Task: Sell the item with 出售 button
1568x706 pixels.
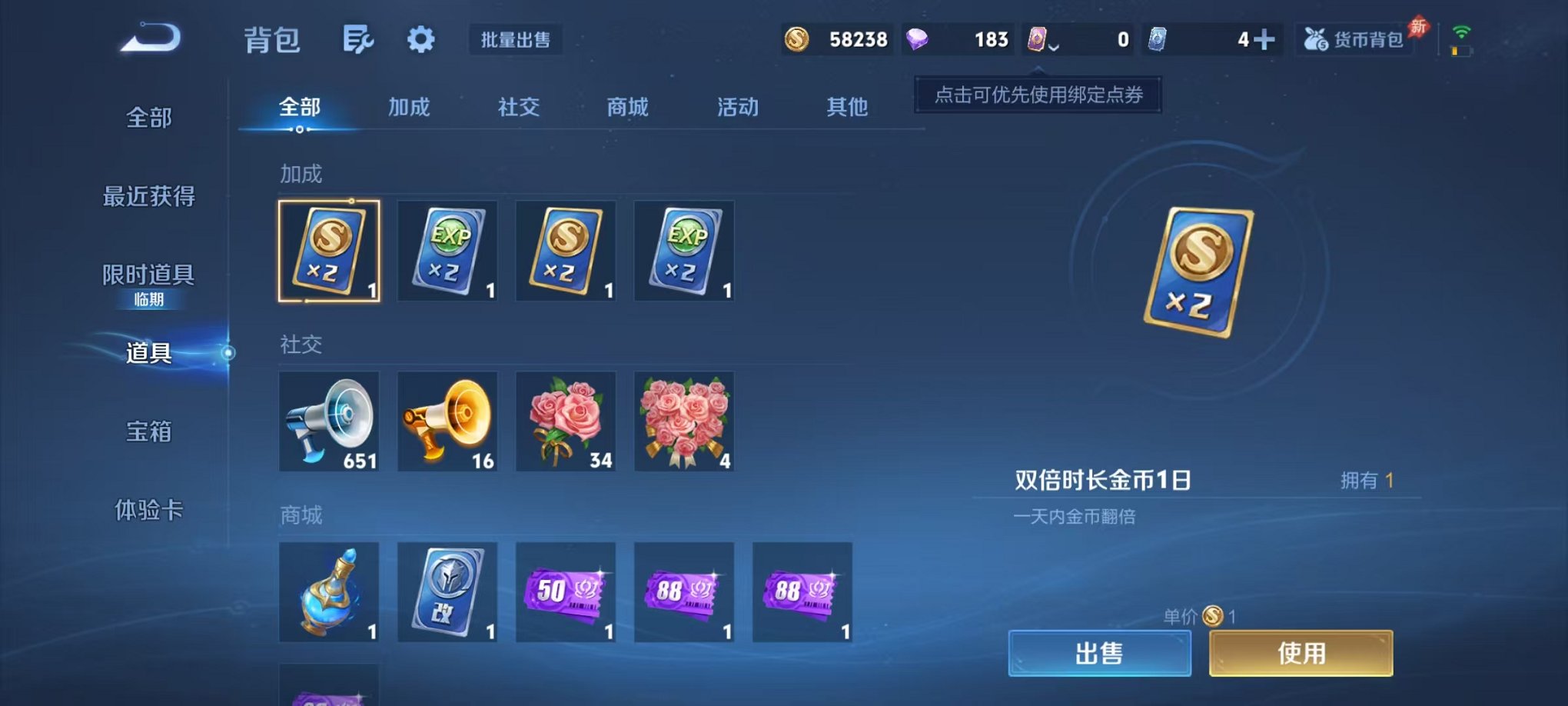Action: [x=1099, y=652]
